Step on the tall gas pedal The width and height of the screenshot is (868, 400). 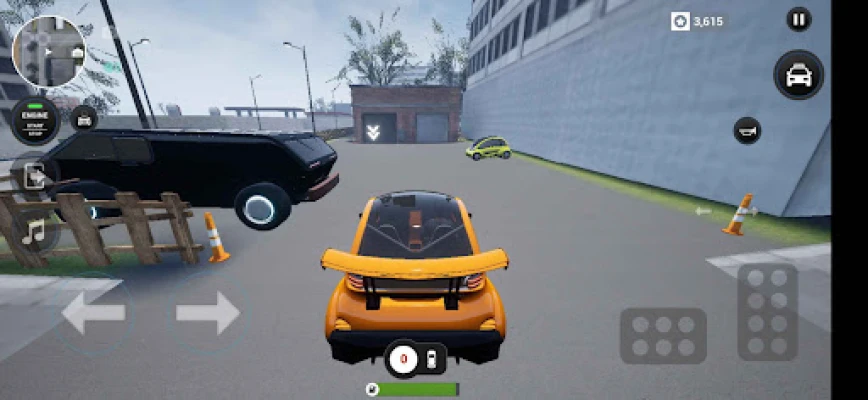[x=768, y=311]
